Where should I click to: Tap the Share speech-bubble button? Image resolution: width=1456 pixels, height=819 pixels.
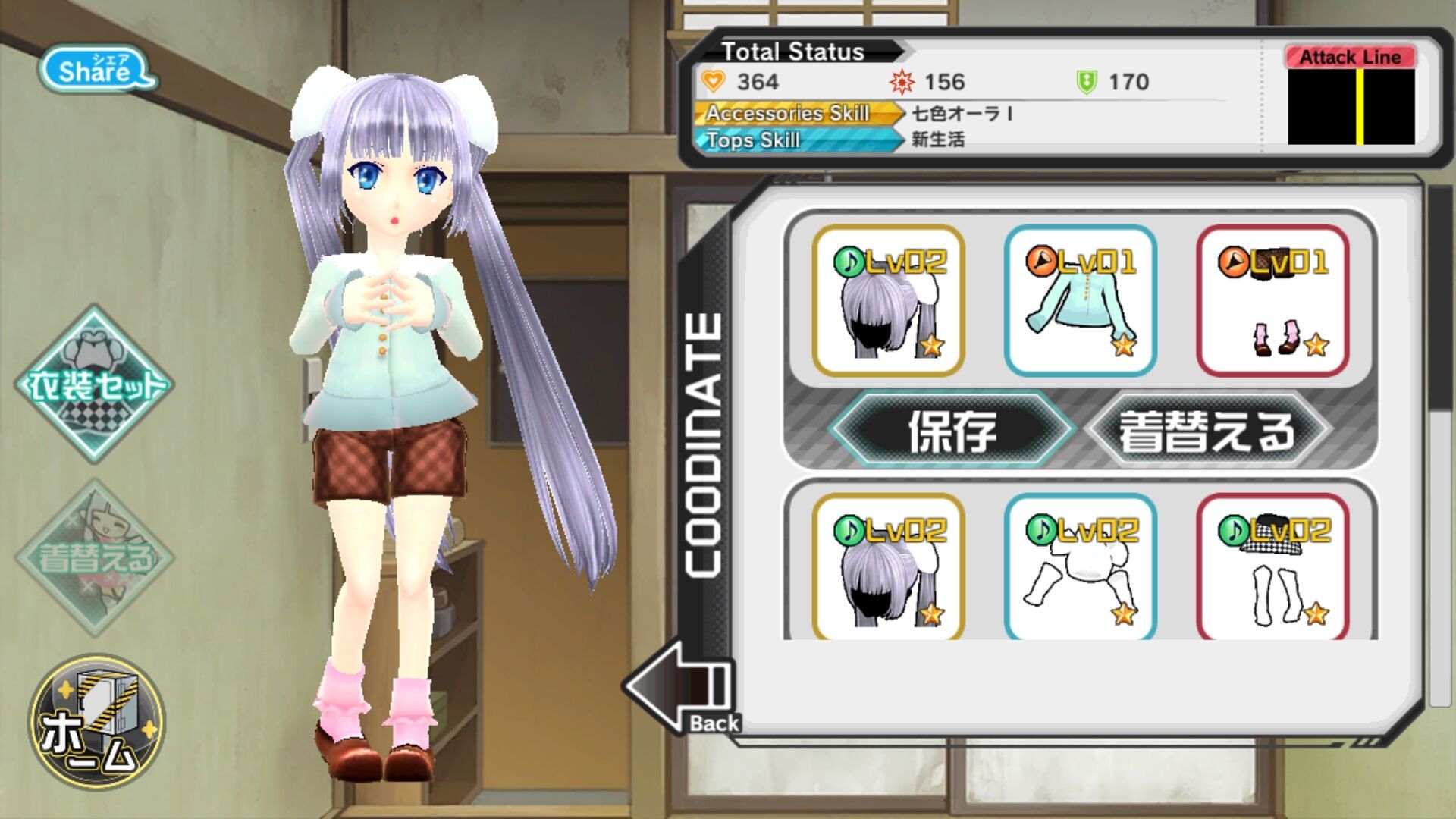[x=97, y=70]
